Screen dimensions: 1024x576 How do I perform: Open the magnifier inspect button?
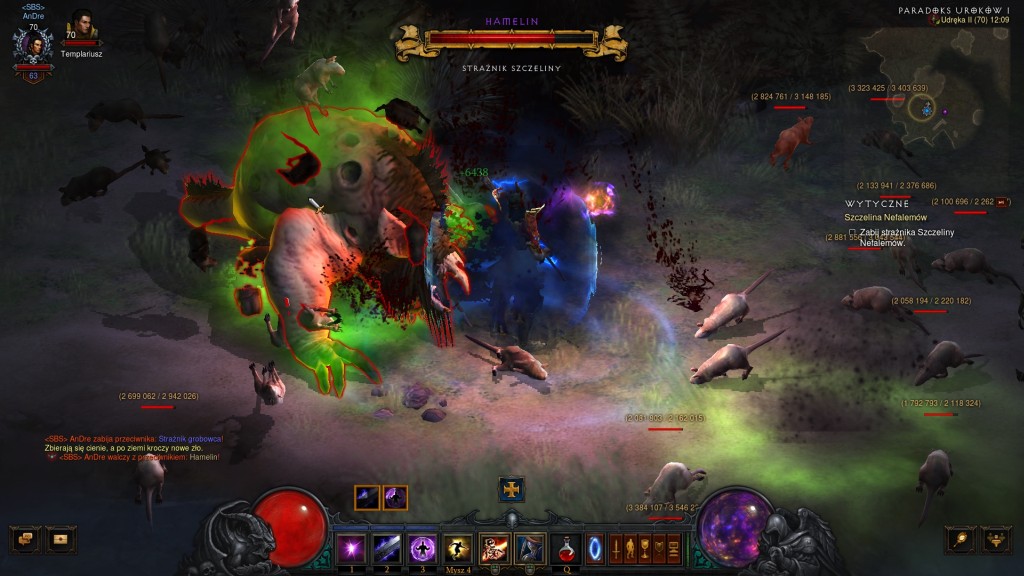(x=960, y=540)
